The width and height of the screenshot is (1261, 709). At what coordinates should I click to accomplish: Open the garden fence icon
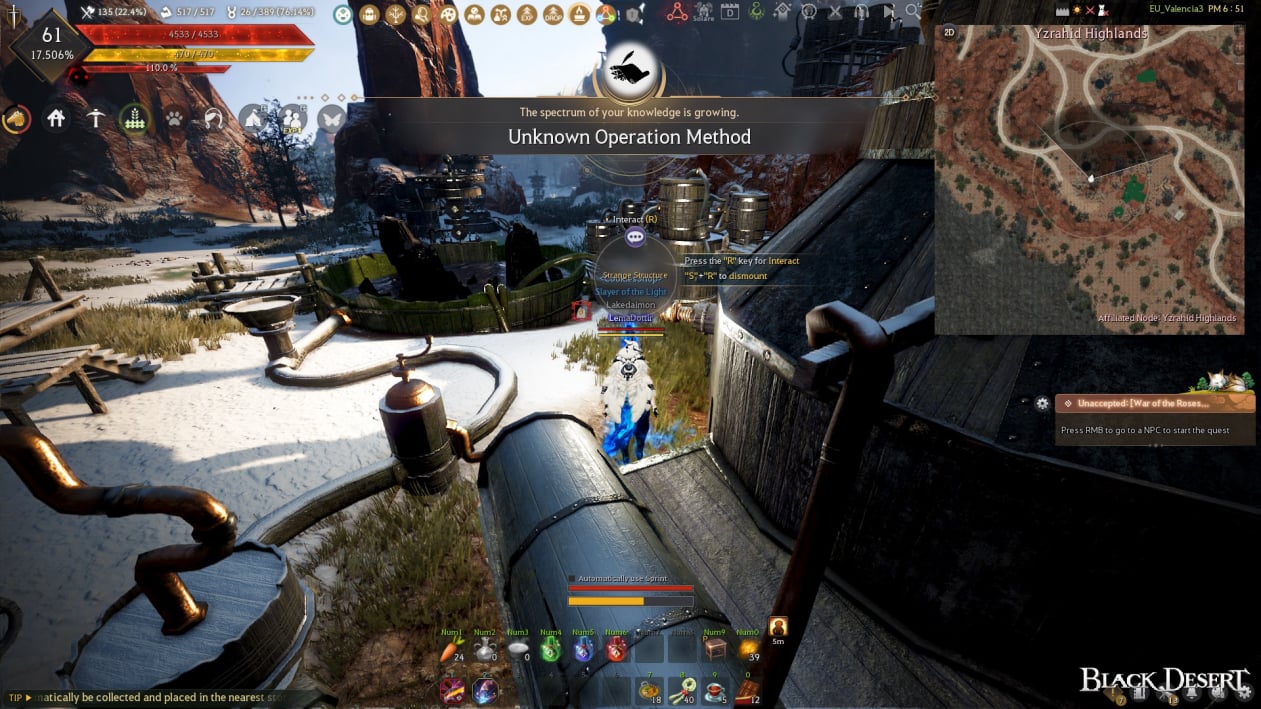[134, 119]
